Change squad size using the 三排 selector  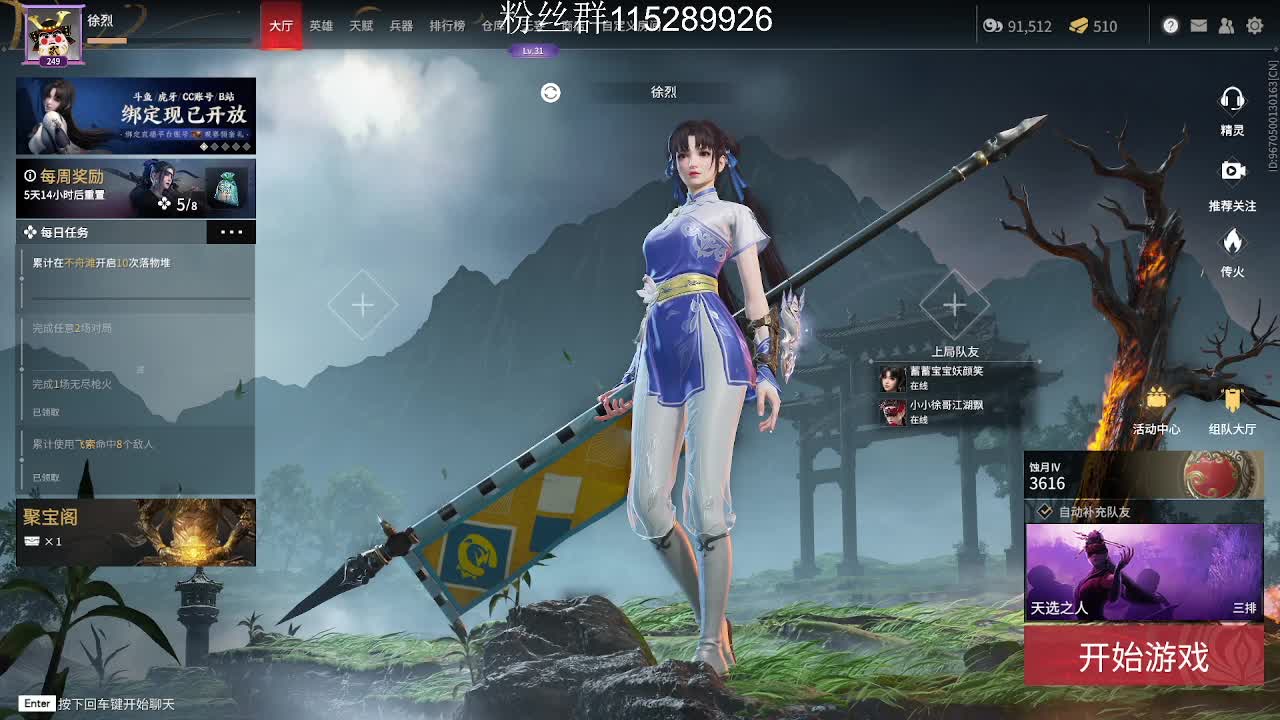coord(1237,606)
